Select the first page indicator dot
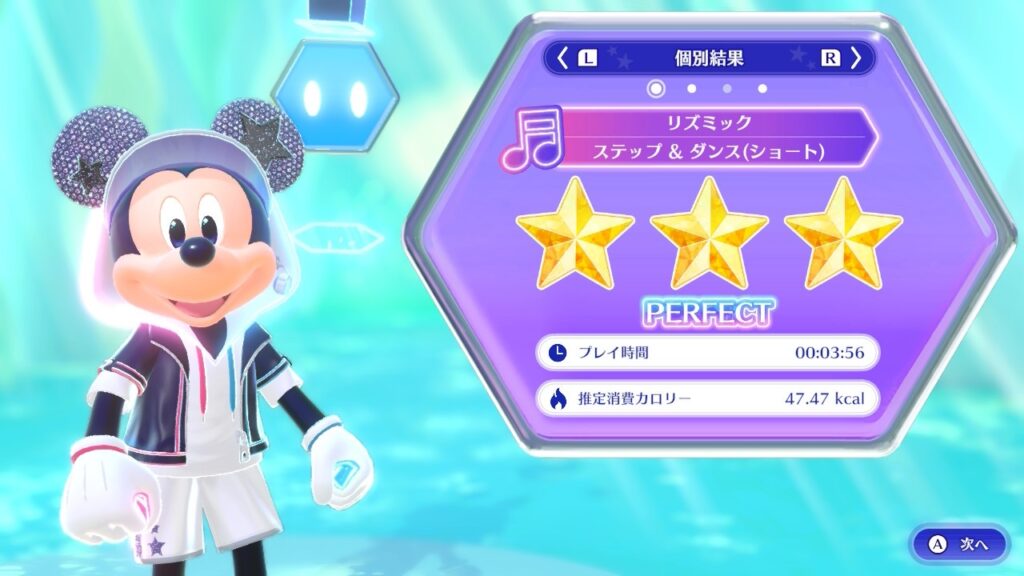 tap(656, 89)
